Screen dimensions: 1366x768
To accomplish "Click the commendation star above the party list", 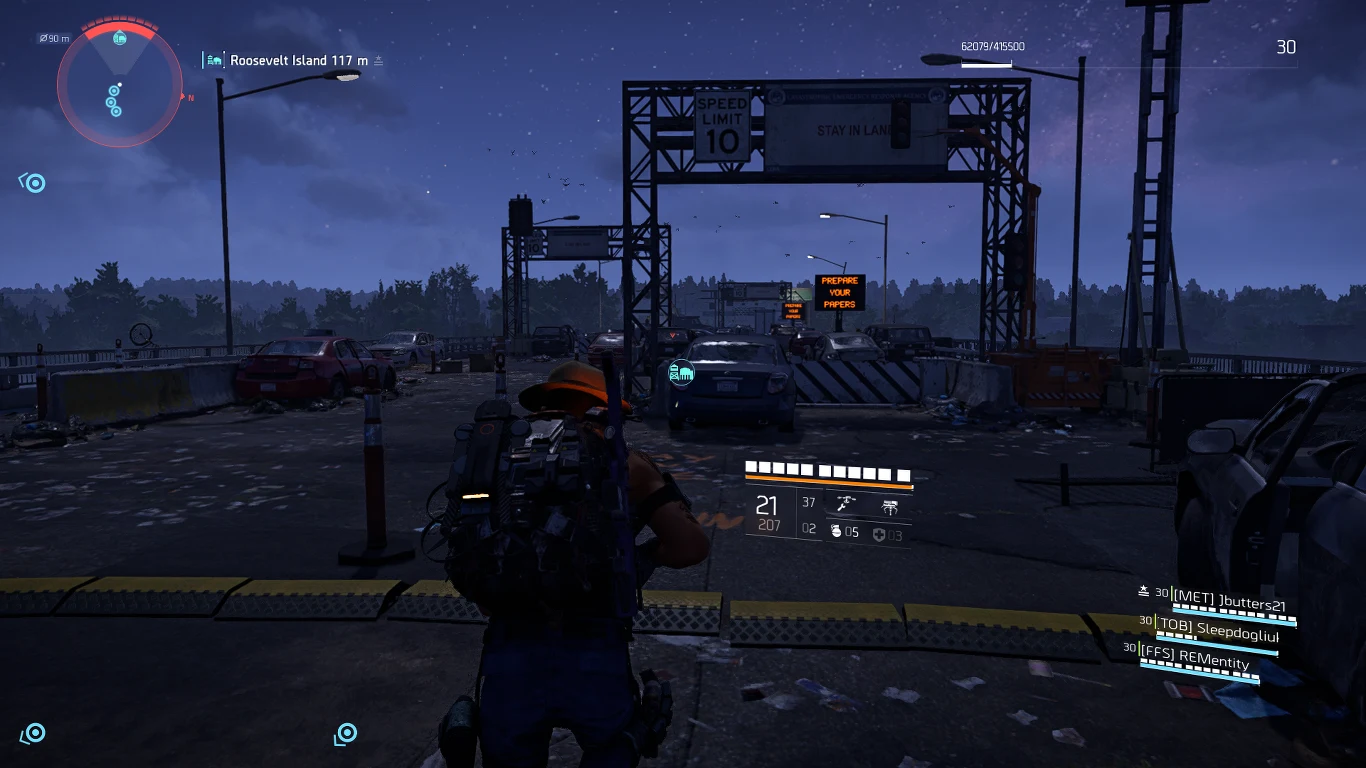I will (x=1142, y=590).
